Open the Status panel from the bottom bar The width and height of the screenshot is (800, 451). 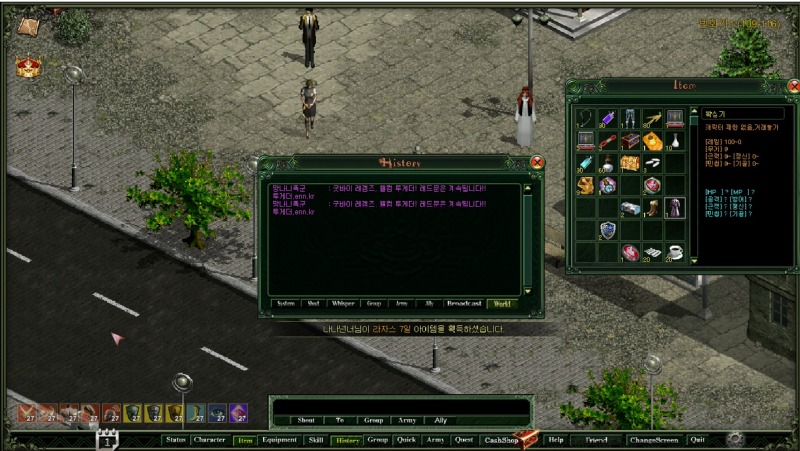pyautogui.click(x=176, y=439)
